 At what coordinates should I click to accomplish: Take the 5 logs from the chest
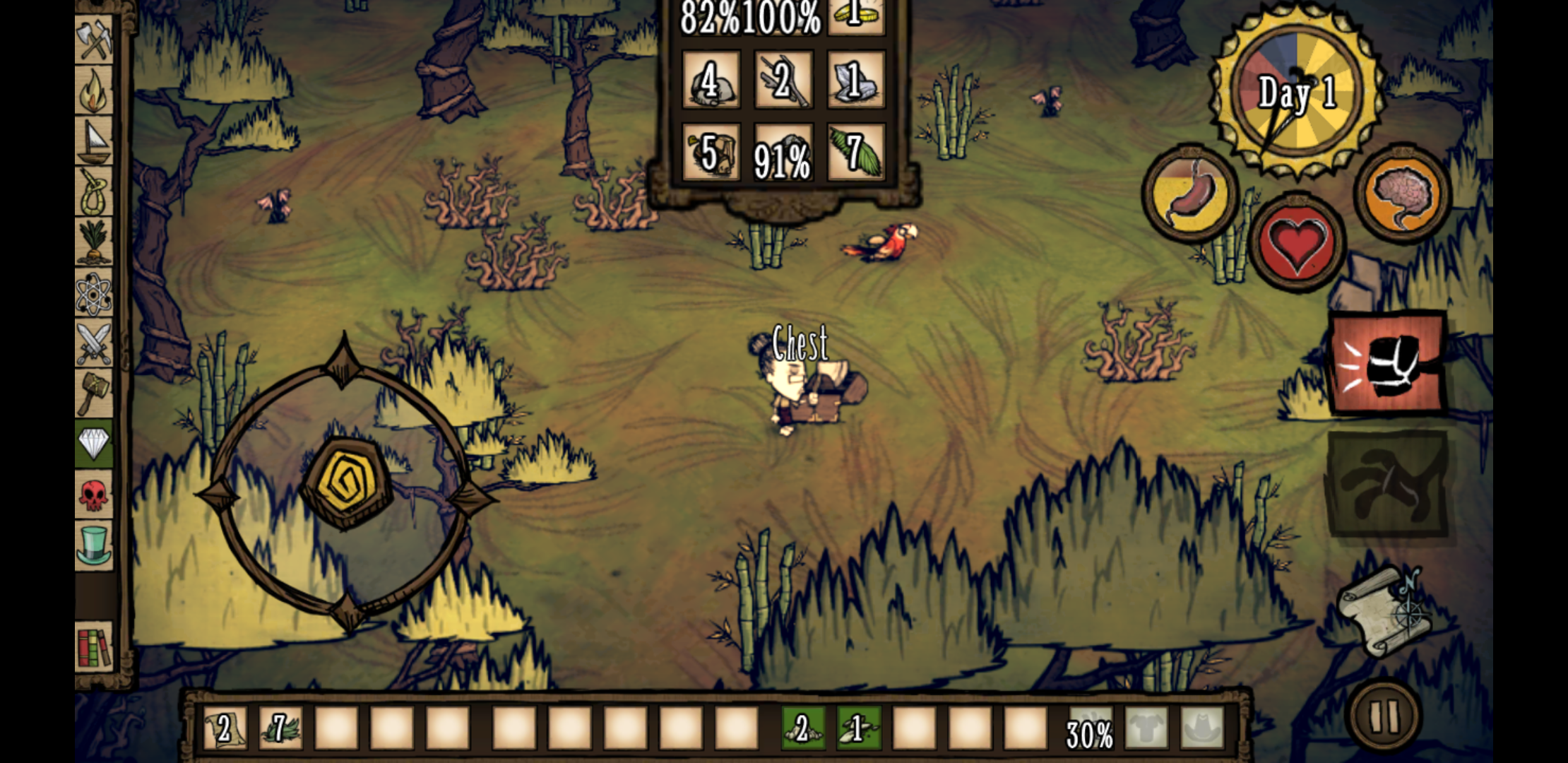pos(711,153)
